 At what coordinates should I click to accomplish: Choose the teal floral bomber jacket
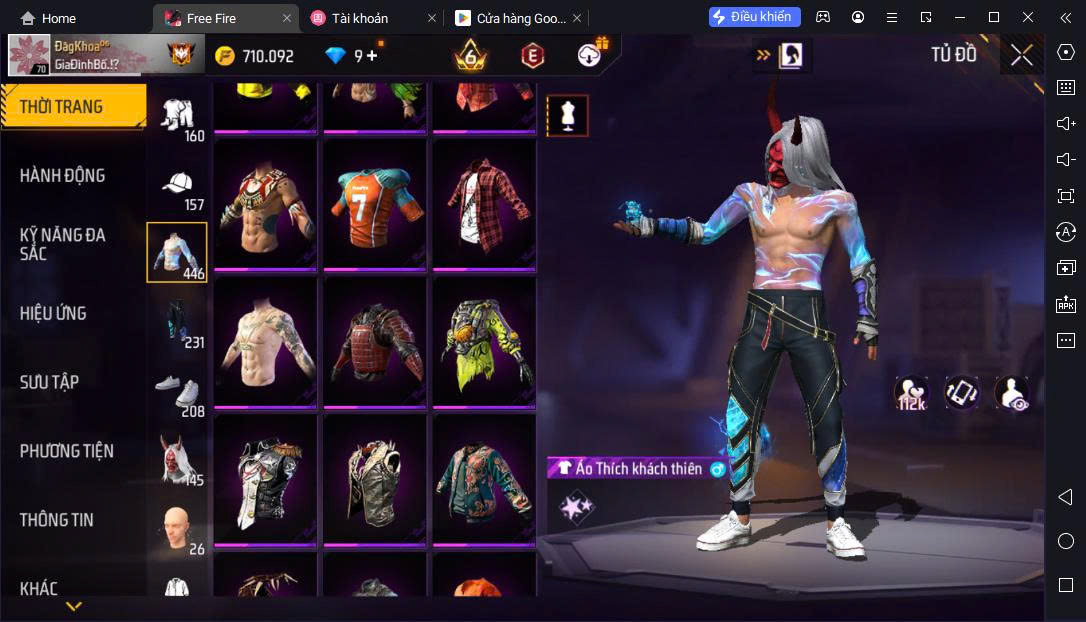485,480
